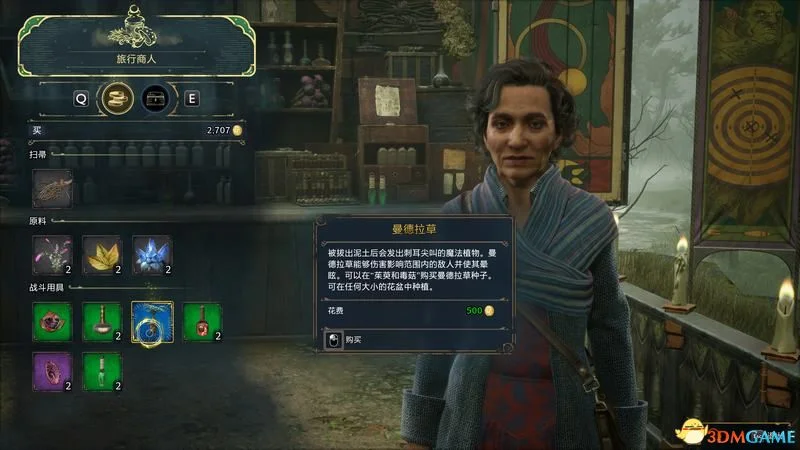
Task: Open the sell tab with chest icon
Action: click(x=154, y=99)
